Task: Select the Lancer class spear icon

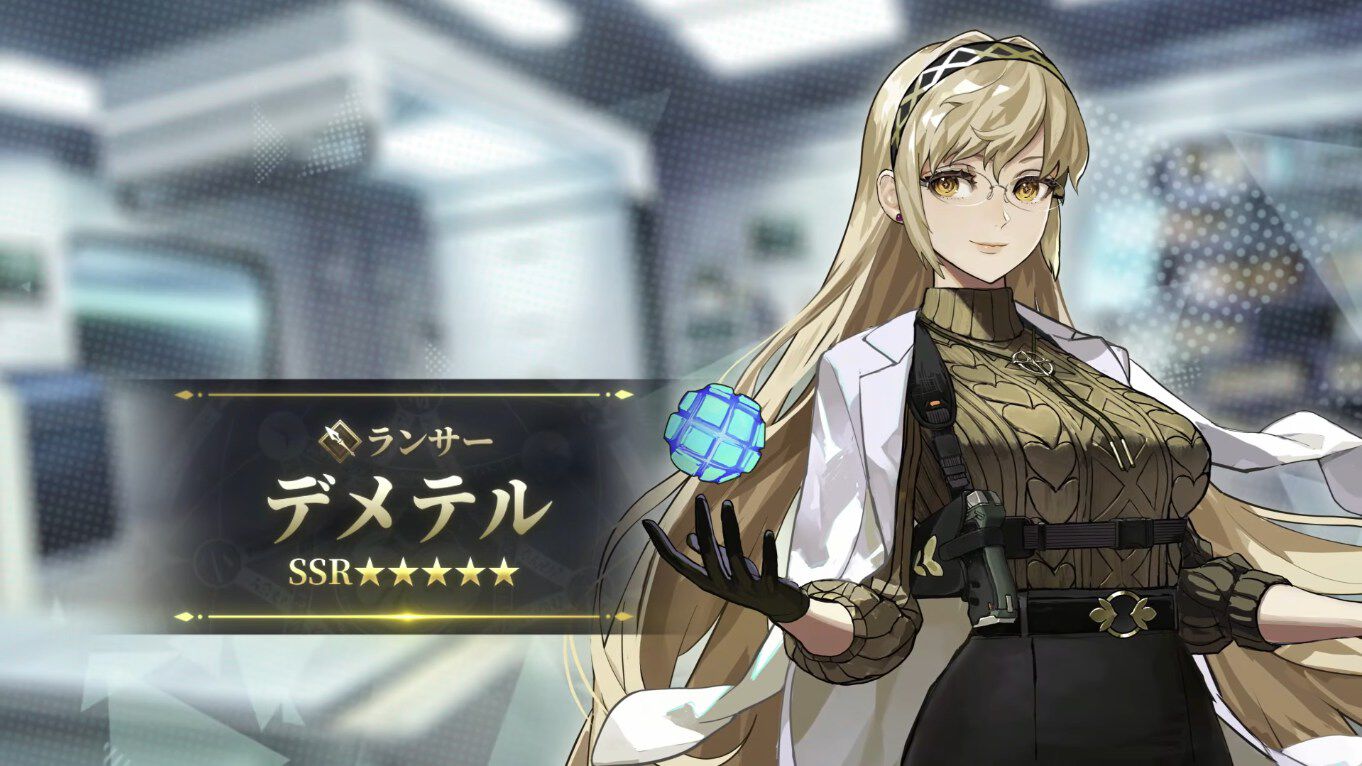Action: pyautogui.click(x=341, y=442)
